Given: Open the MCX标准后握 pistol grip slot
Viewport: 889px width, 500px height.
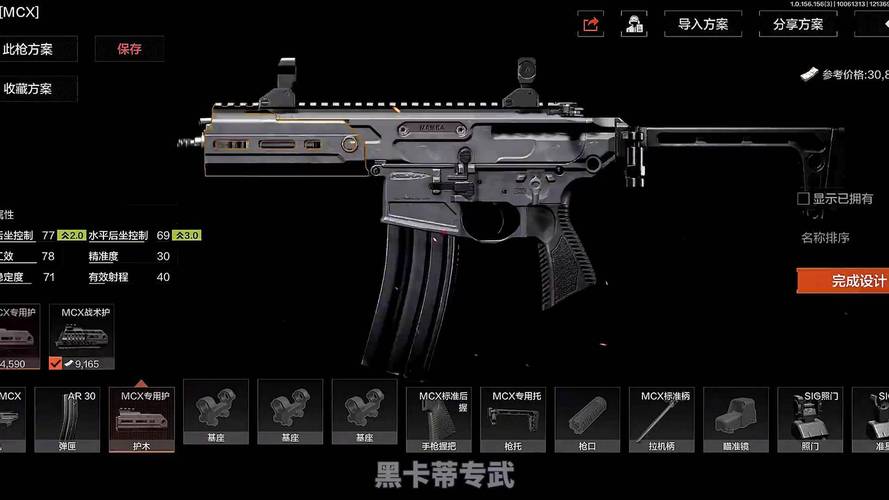Looking at the screenshot, I should tap(438, 415).
